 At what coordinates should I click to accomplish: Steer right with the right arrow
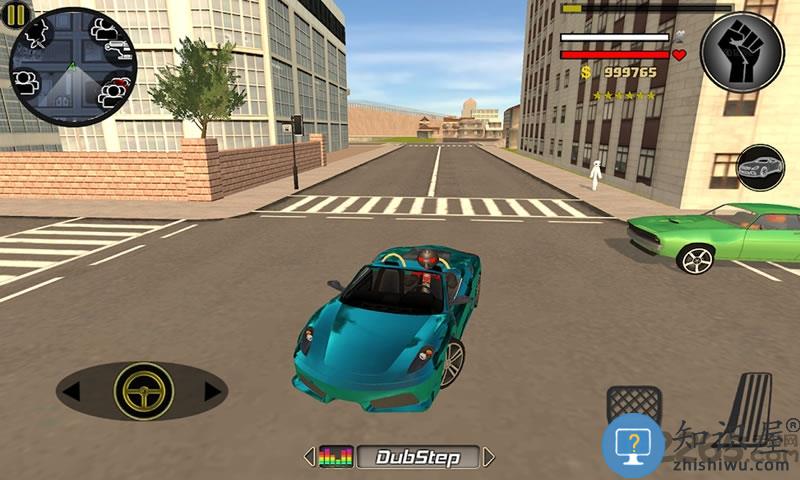click(213, 391)
